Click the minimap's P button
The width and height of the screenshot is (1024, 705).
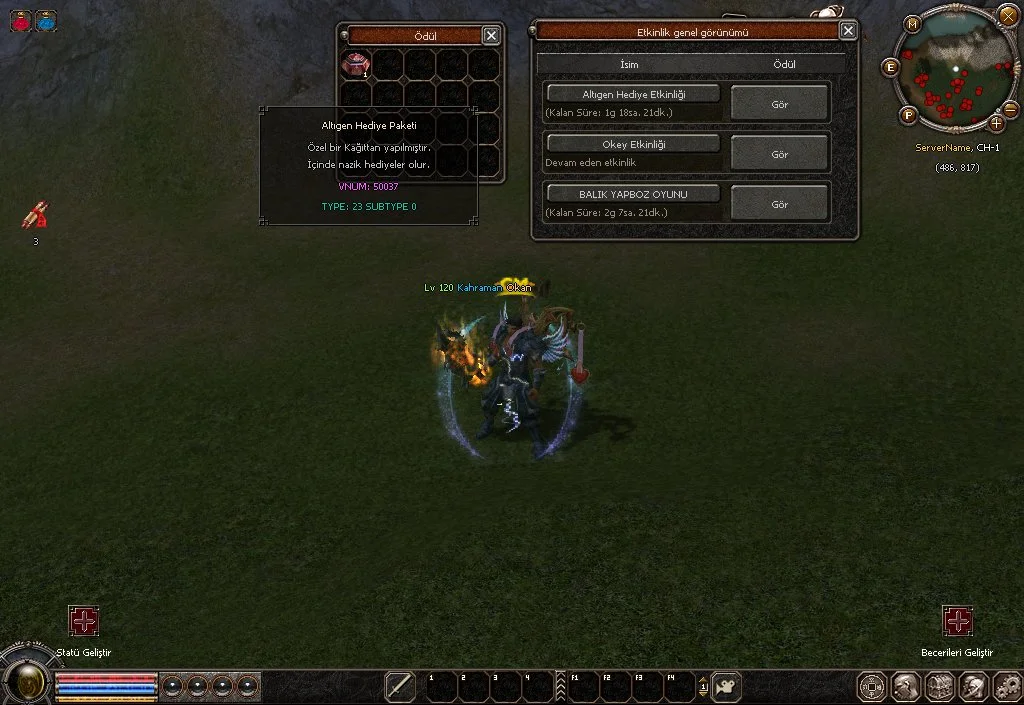tap(909, 114)
